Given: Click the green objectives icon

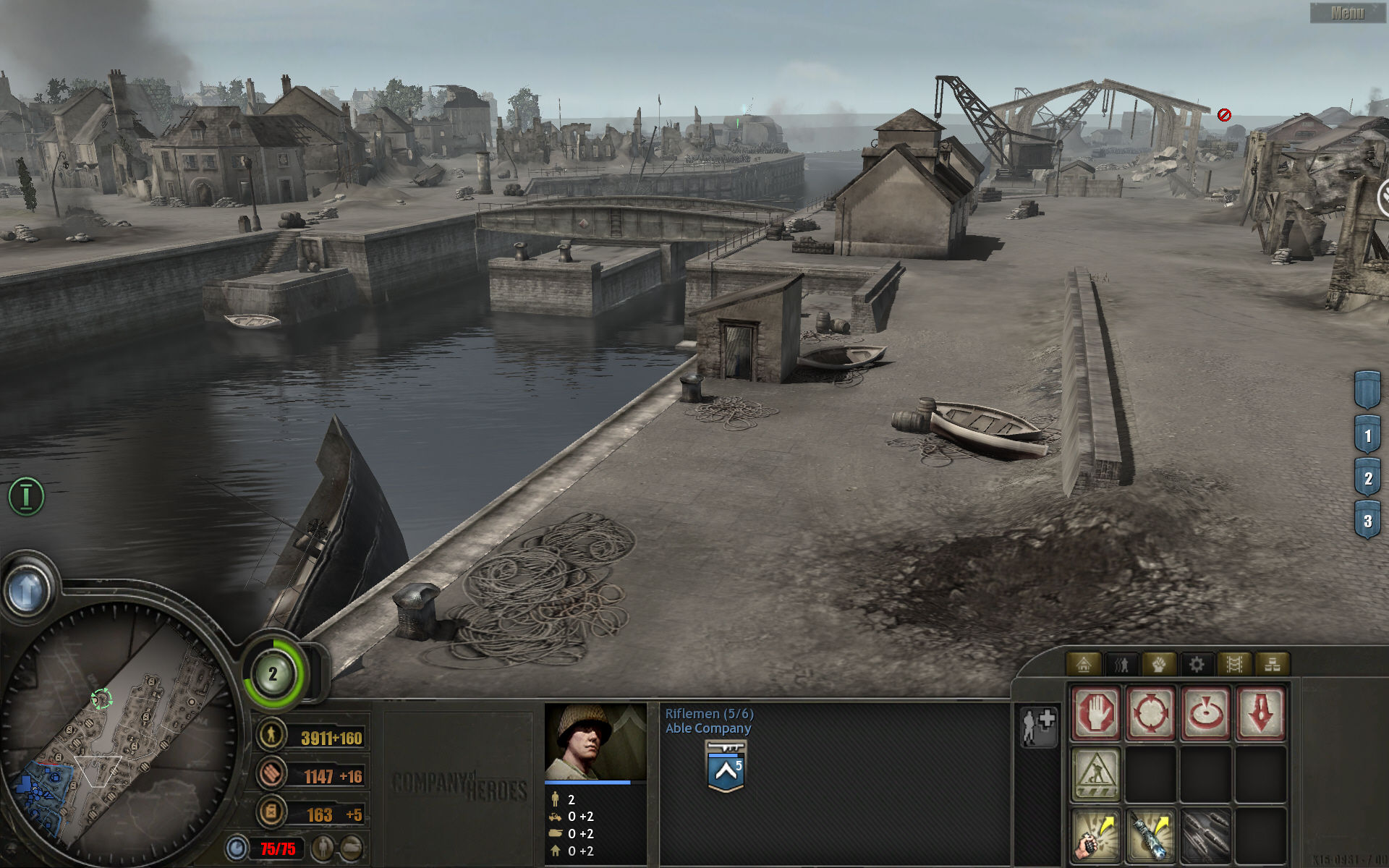Looking at the screenshot, I should tap(26, 496).
